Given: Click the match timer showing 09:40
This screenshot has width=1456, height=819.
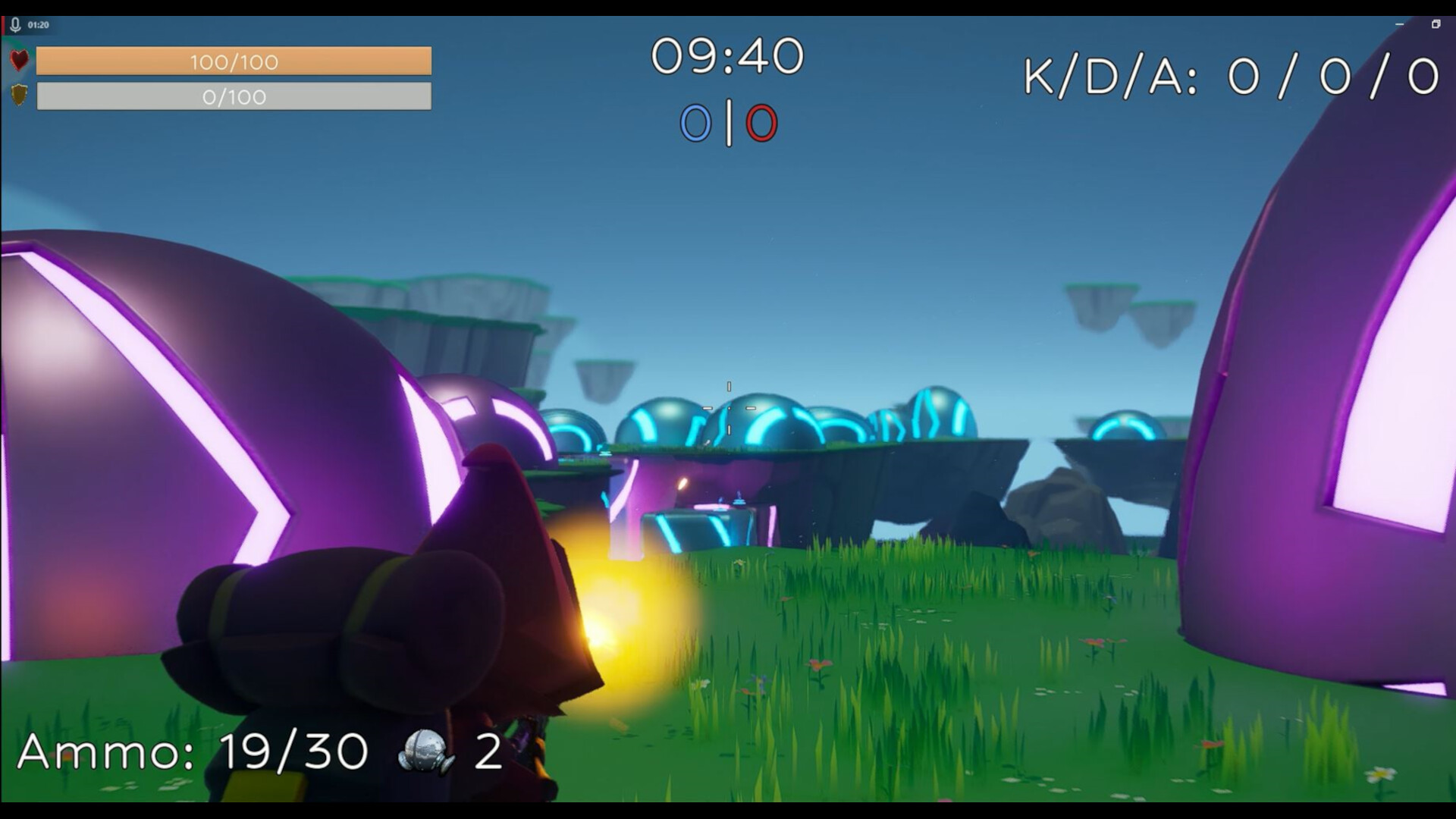Looking at the screenshot, I should click(x=730, y=55).
